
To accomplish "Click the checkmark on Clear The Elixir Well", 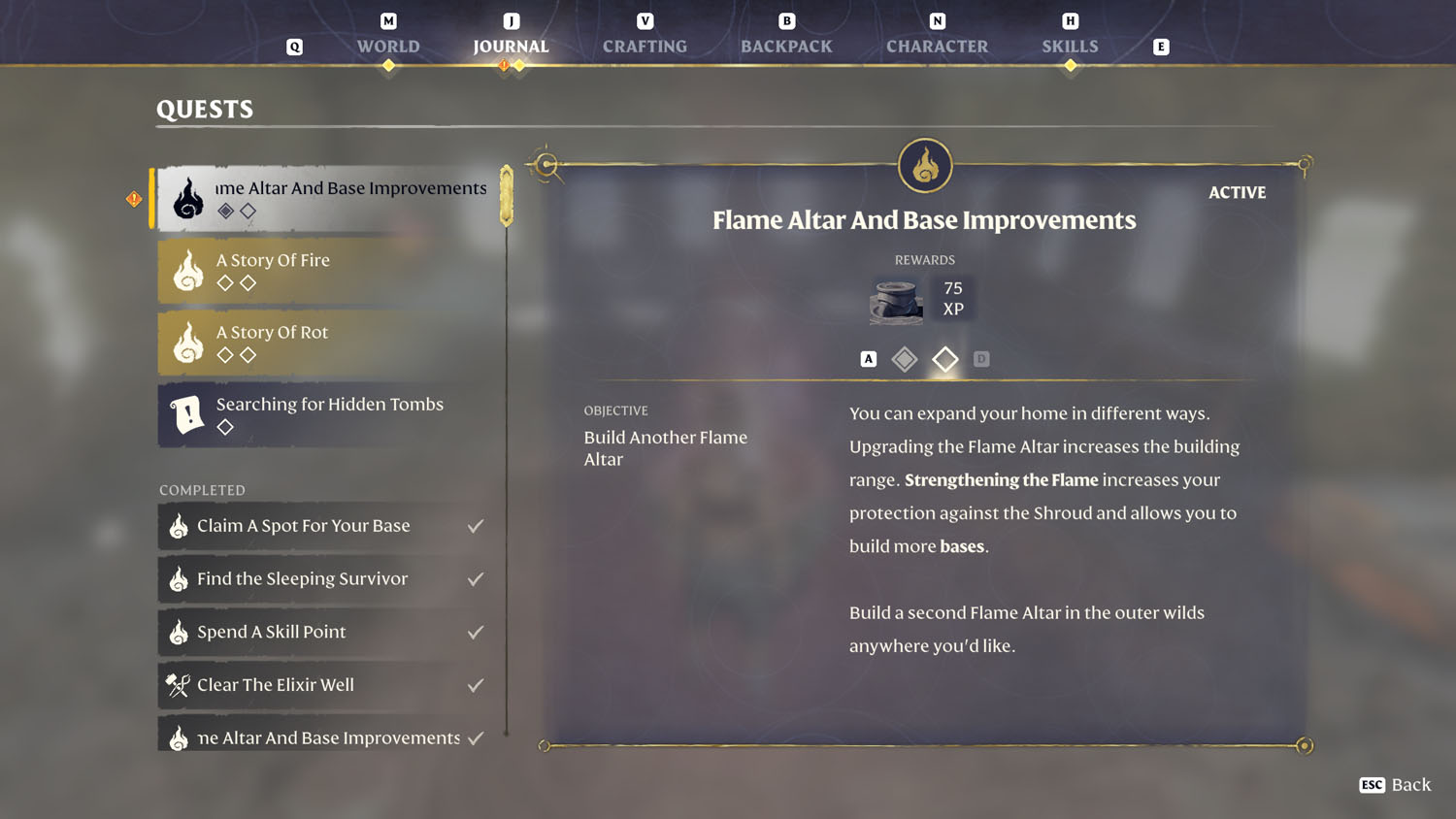I will tap(475, 685).
